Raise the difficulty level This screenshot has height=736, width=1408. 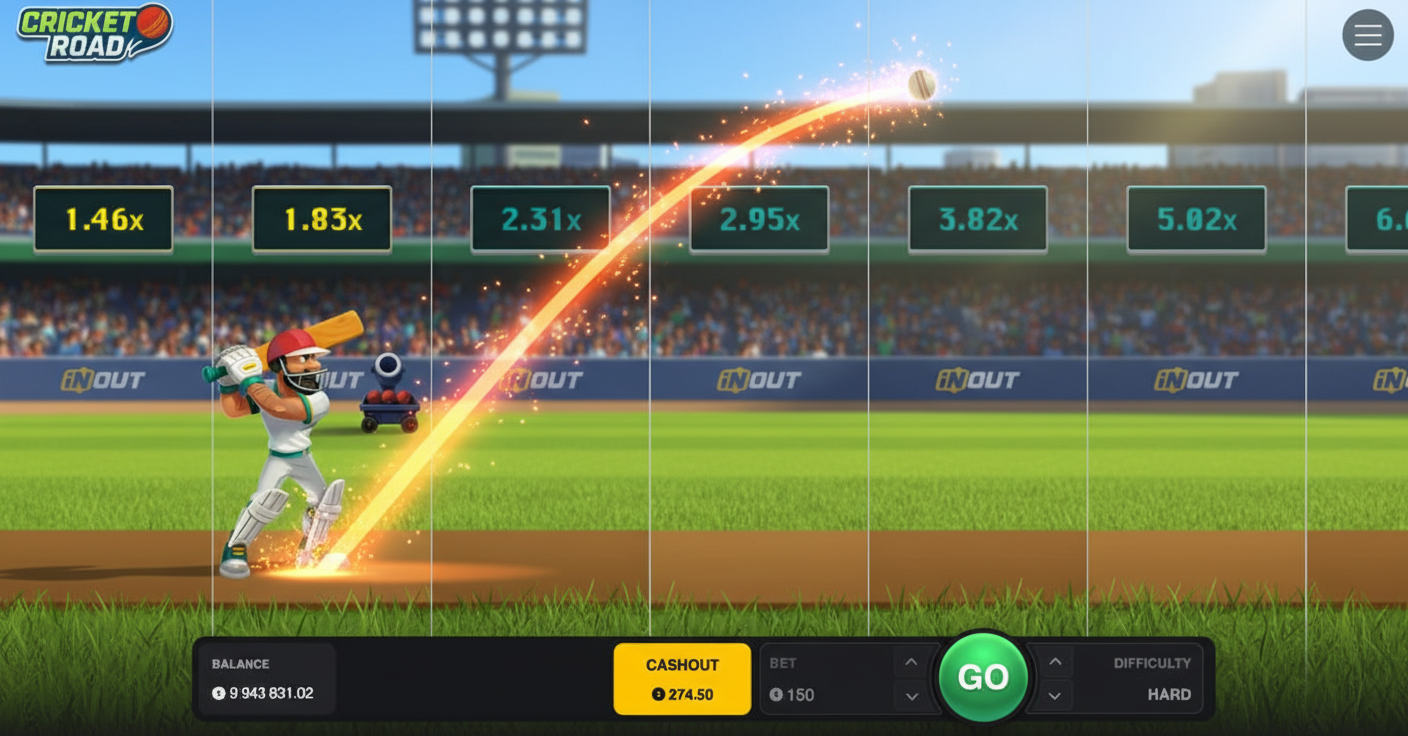pos(1054,662)
